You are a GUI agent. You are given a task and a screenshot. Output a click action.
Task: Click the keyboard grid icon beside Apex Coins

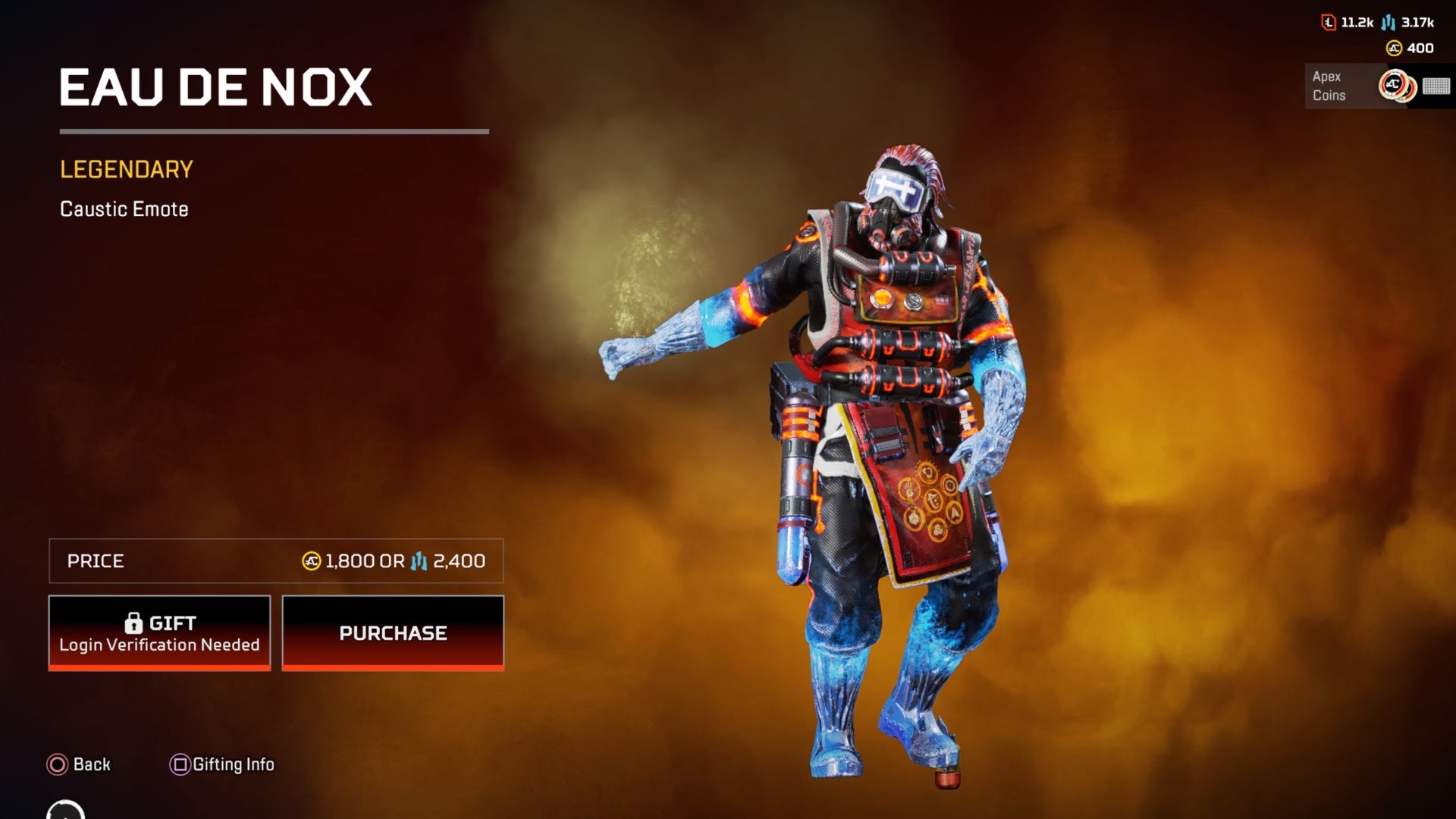pyautogui.click(x=1437, y=87)
